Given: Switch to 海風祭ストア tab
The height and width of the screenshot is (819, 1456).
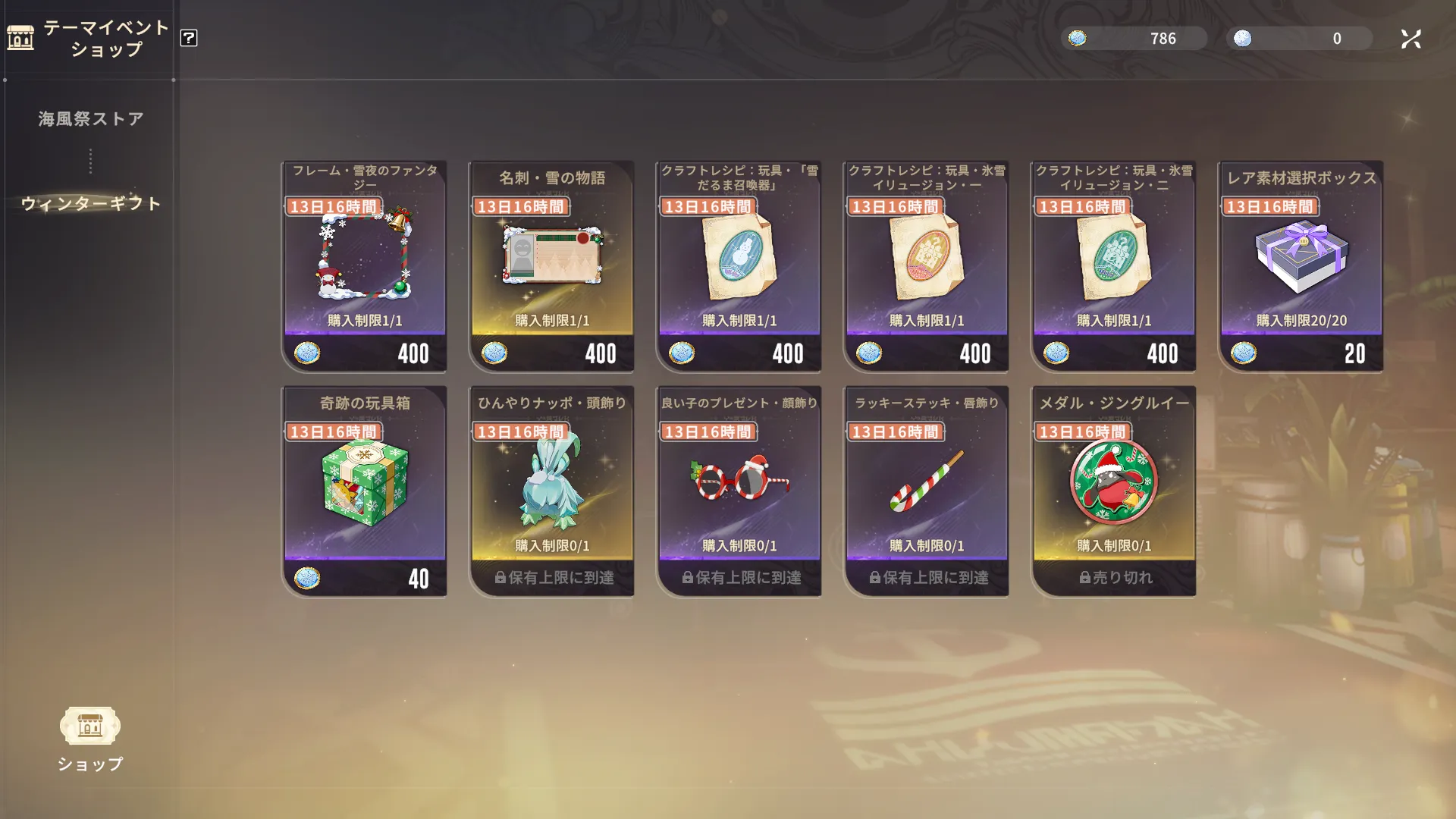Looking at the screenshot, I should coord(91,119).
